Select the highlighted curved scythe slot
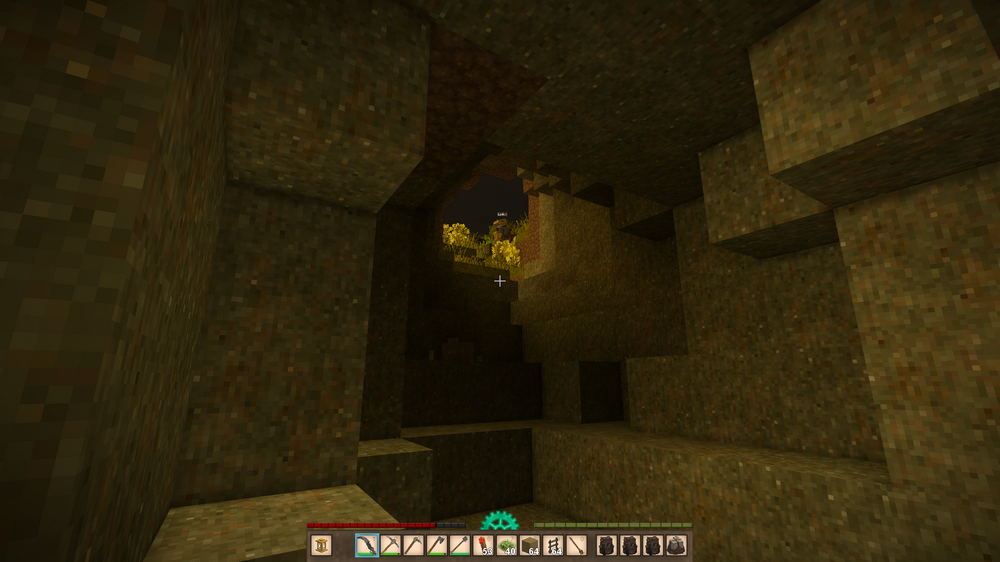Viewport: 1000px width, 562px height. point(367,546)
